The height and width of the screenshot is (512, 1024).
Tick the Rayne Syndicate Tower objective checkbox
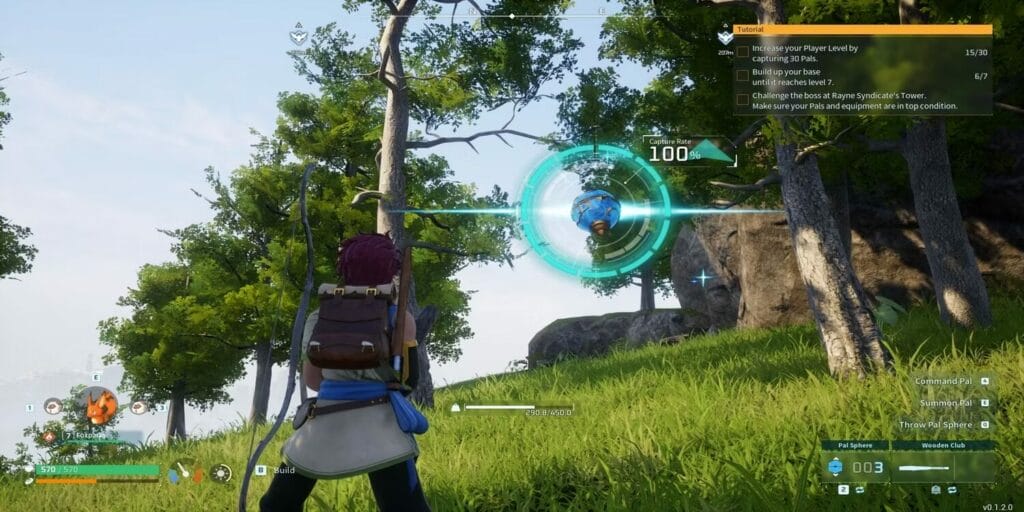[x=742, y=99]
